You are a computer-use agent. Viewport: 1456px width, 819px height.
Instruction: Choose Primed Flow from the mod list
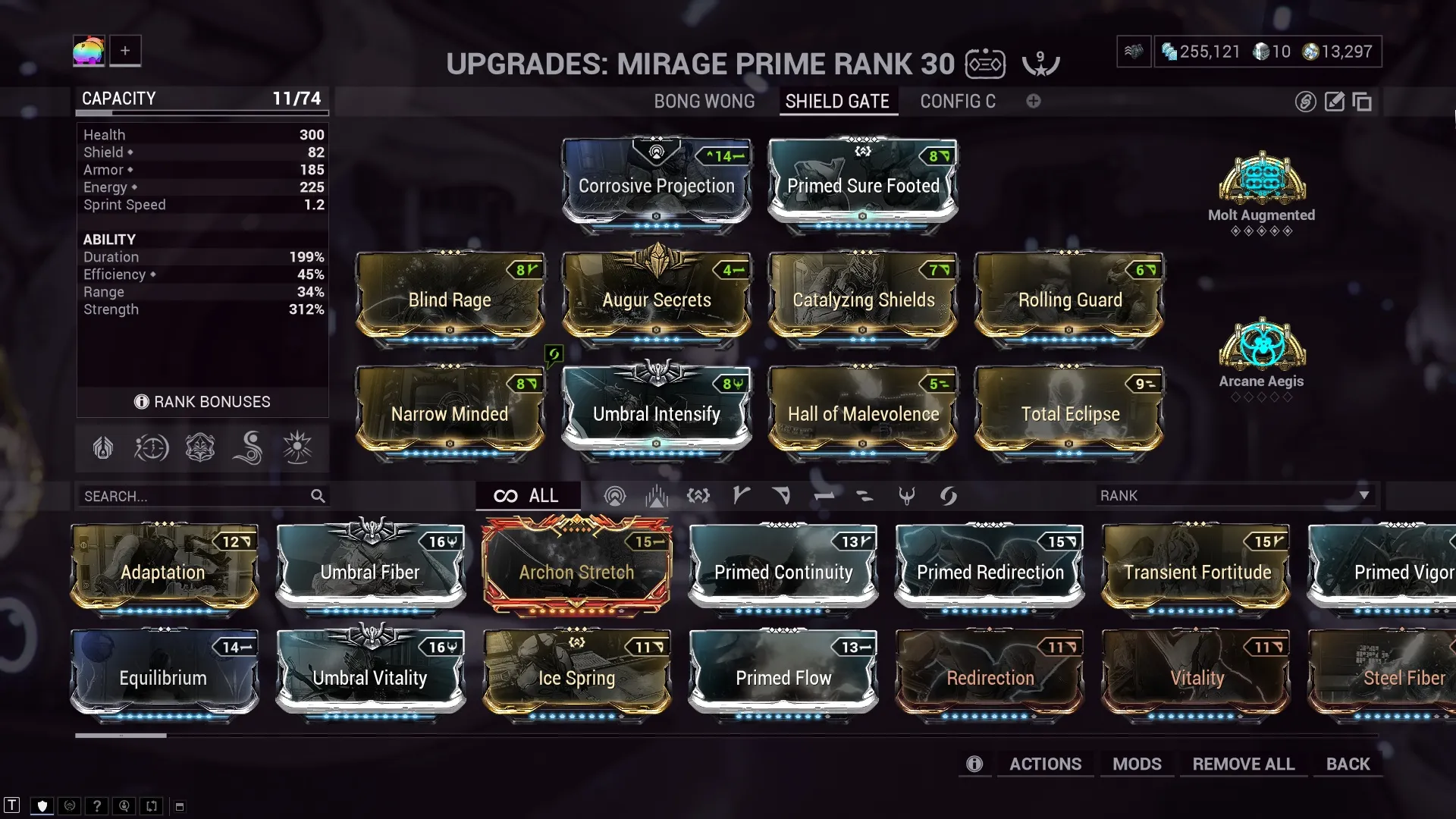[x=783, y=674]
